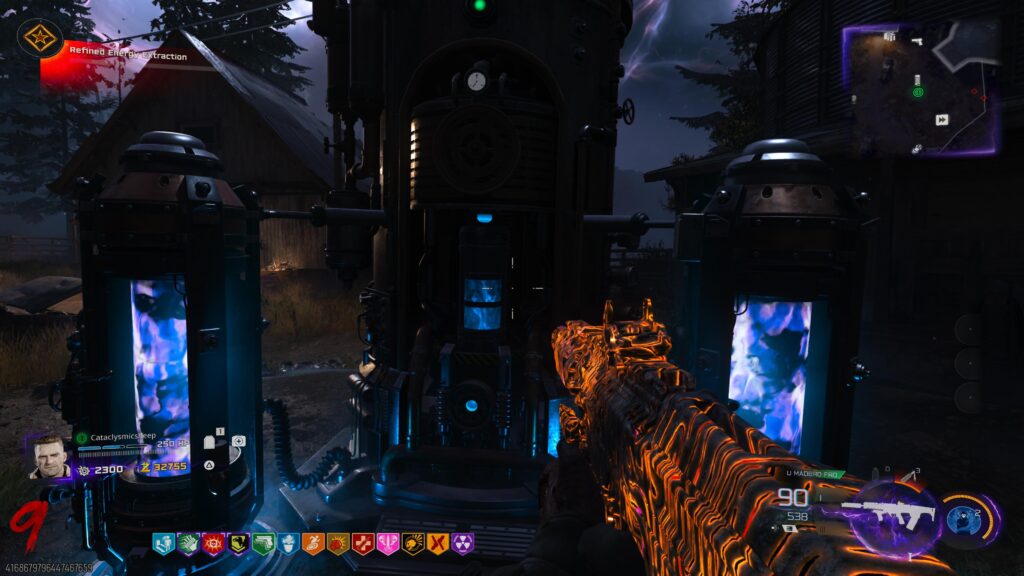Choose the red sunburst skull perk icon

tap(213, 544)
